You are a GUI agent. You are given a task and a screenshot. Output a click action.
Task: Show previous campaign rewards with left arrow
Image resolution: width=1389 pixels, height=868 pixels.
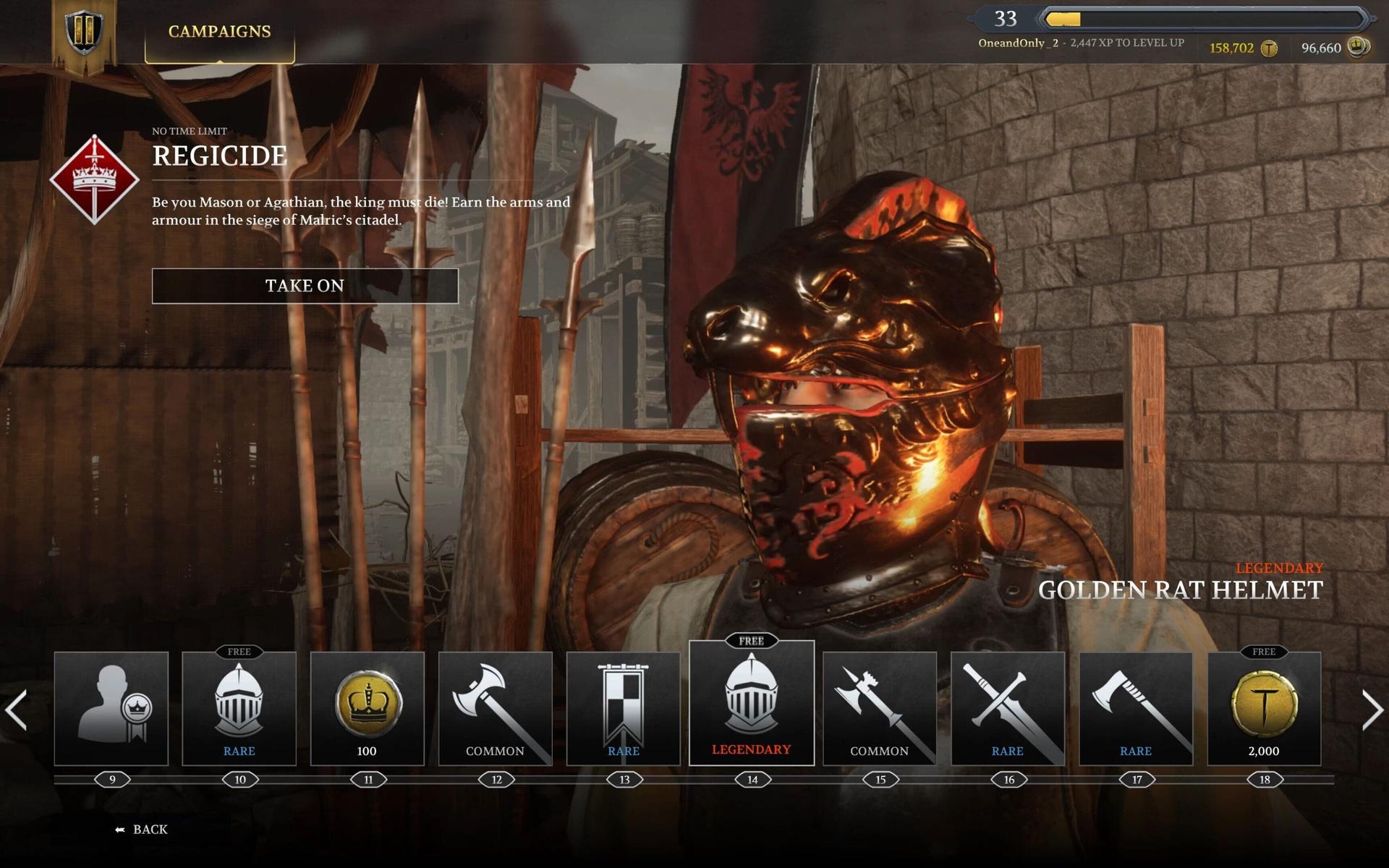(16, 710)
